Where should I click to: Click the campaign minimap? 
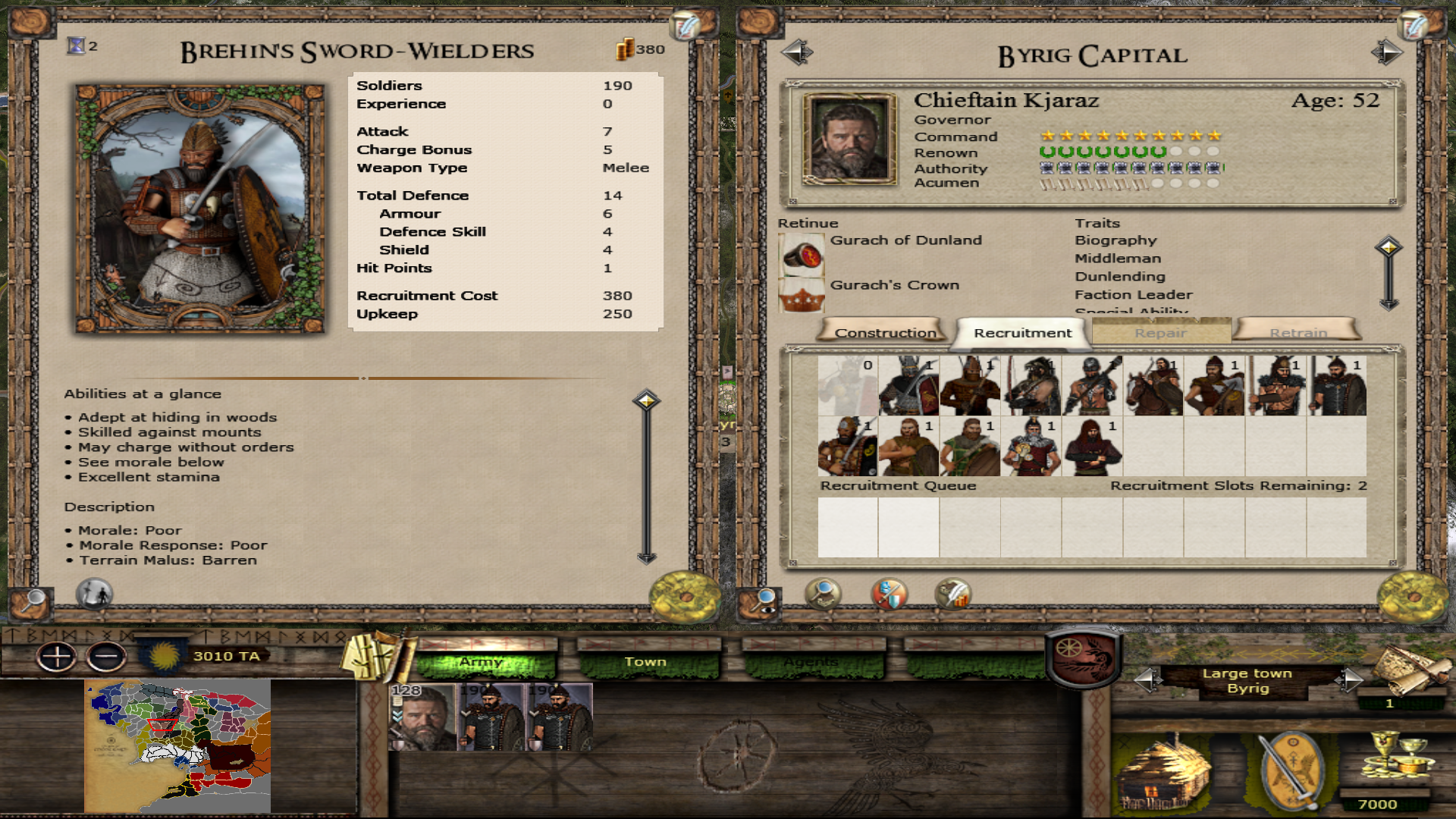pos(177,745)
